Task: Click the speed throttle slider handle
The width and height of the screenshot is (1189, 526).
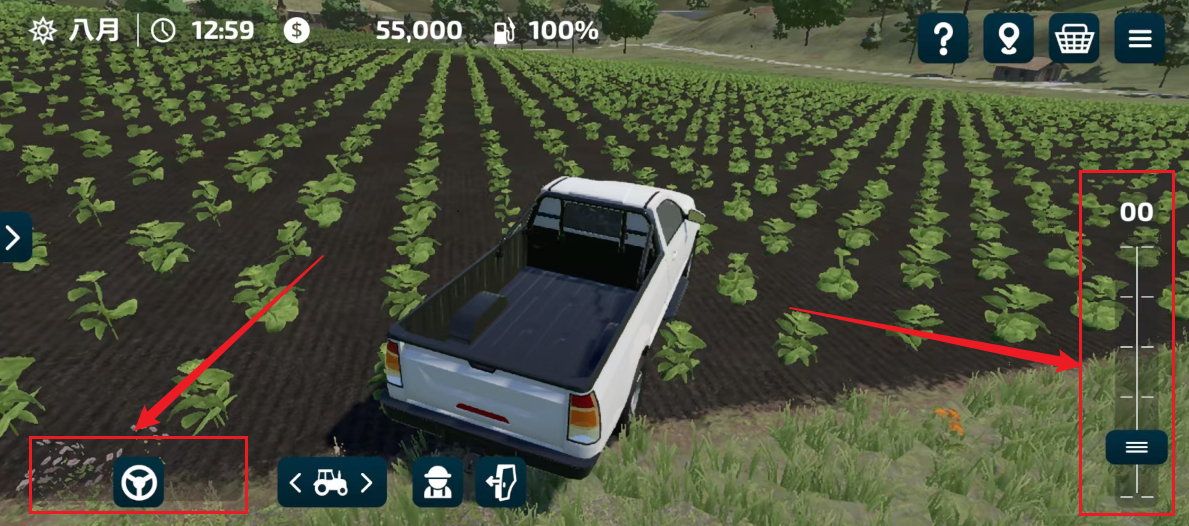Action: [1136, 447]
